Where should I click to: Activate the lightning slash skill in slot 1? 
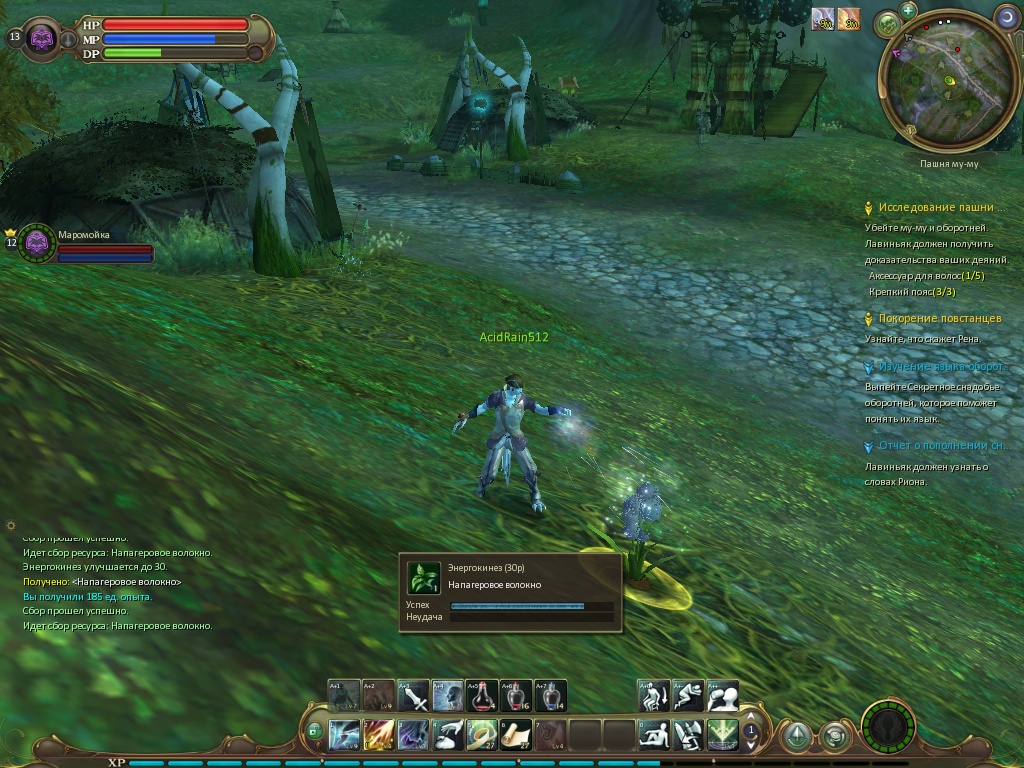pos(344,735)
